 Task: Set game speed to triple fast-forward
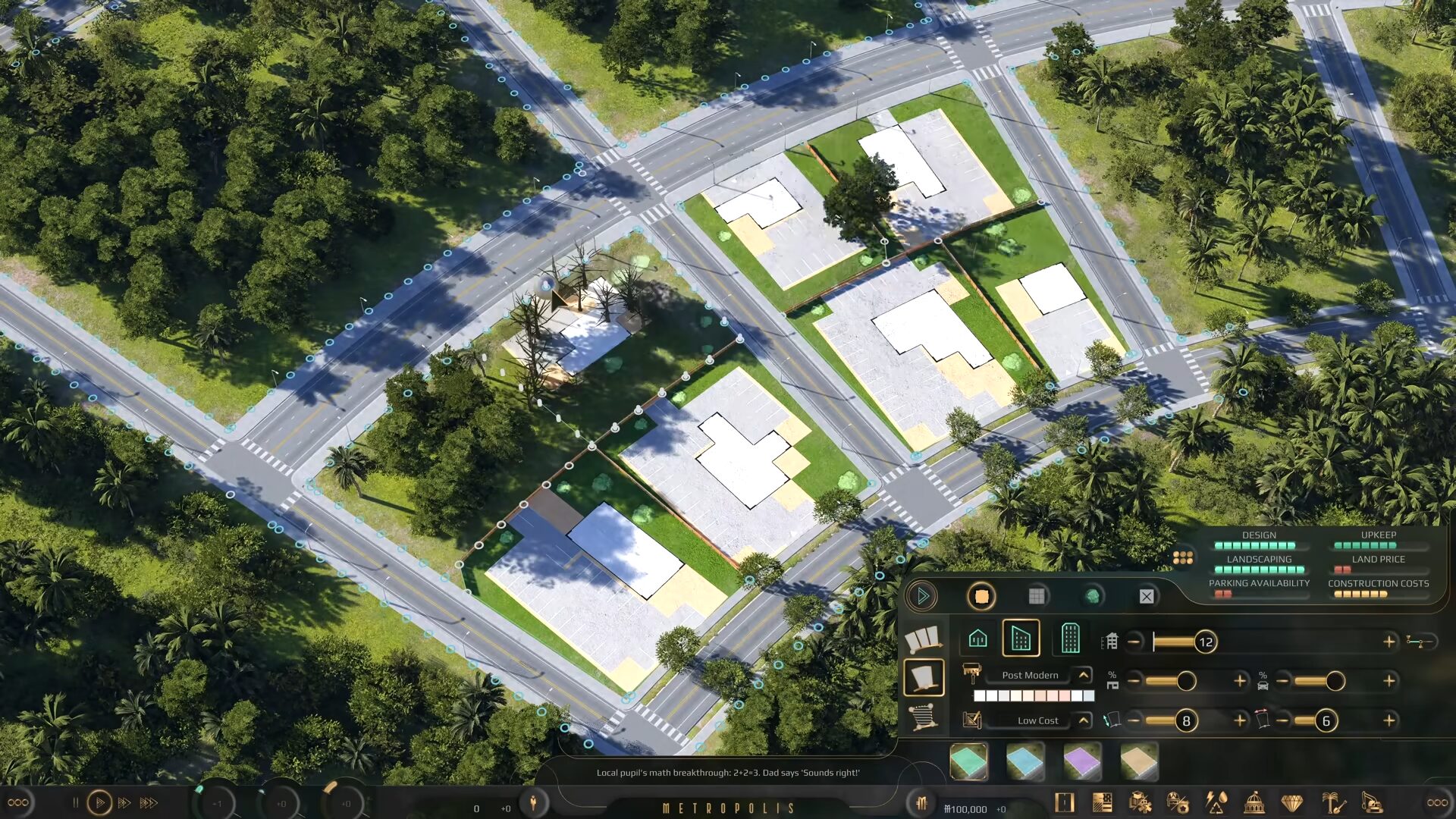(149, 802)
